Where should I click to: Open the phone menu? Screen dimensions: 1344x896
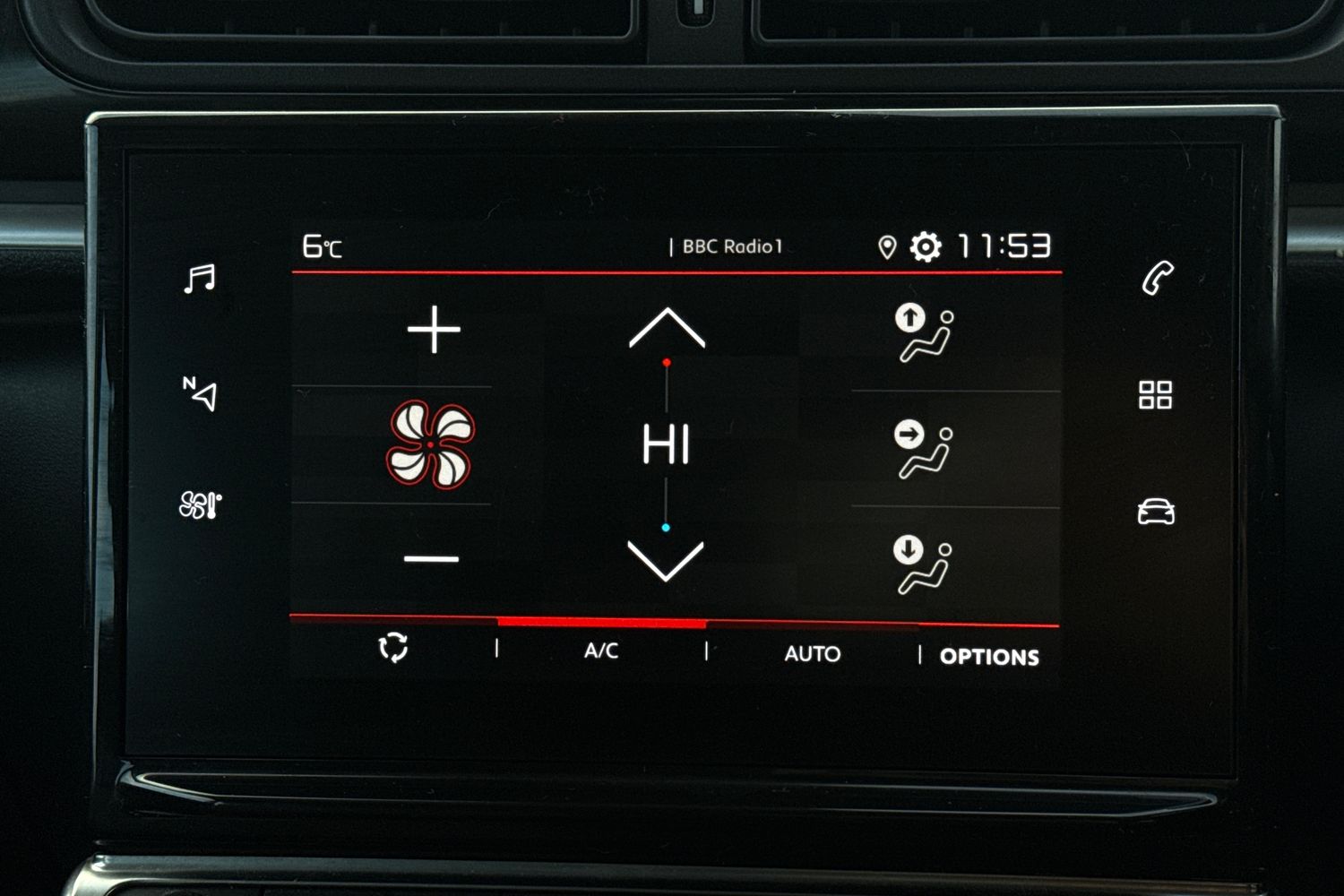click(x=1157, y=278)
